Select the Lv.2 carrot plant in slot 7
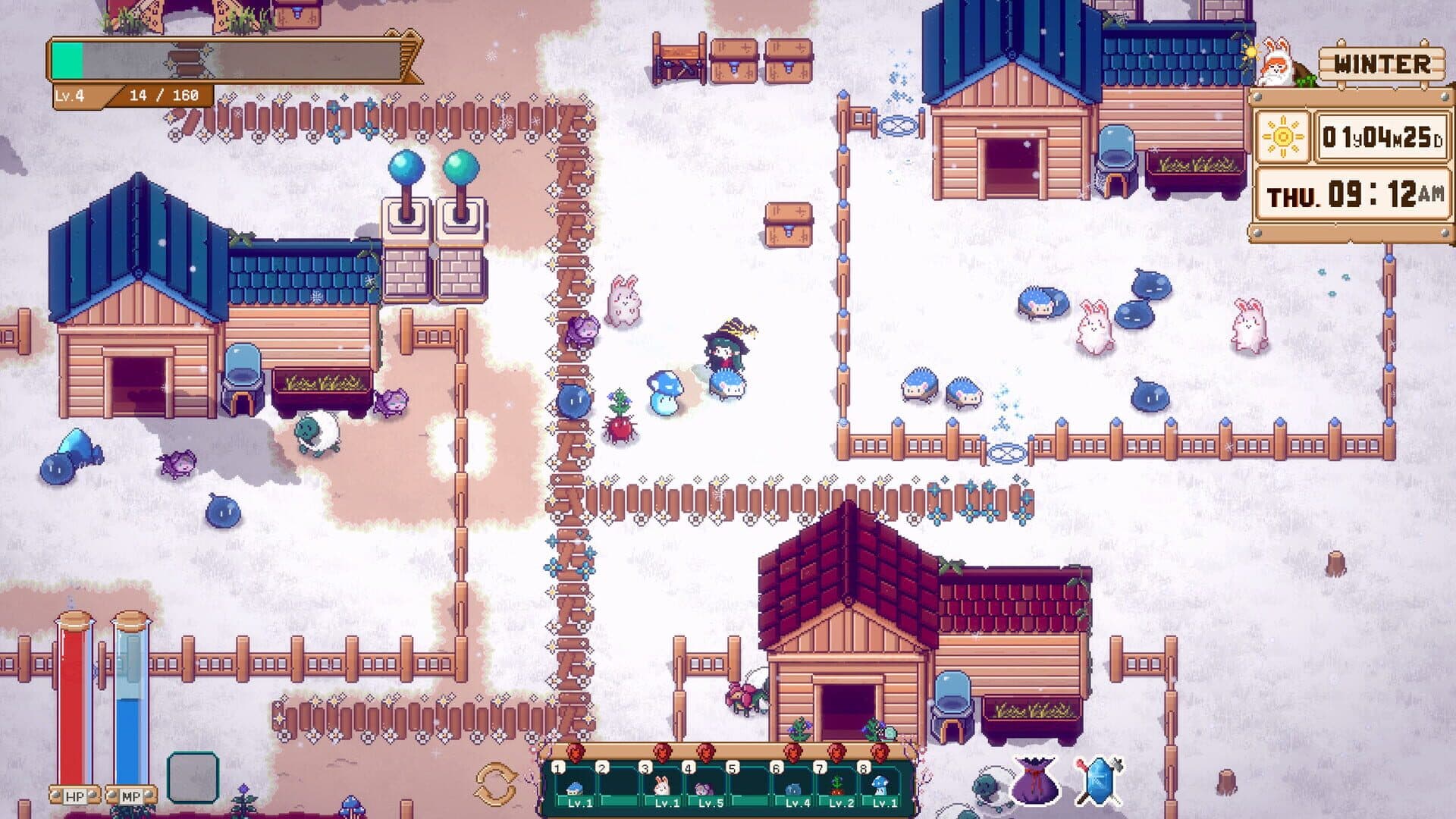Image resolution: width=1456 pixels, height=819 pixels. coord(836,790)
